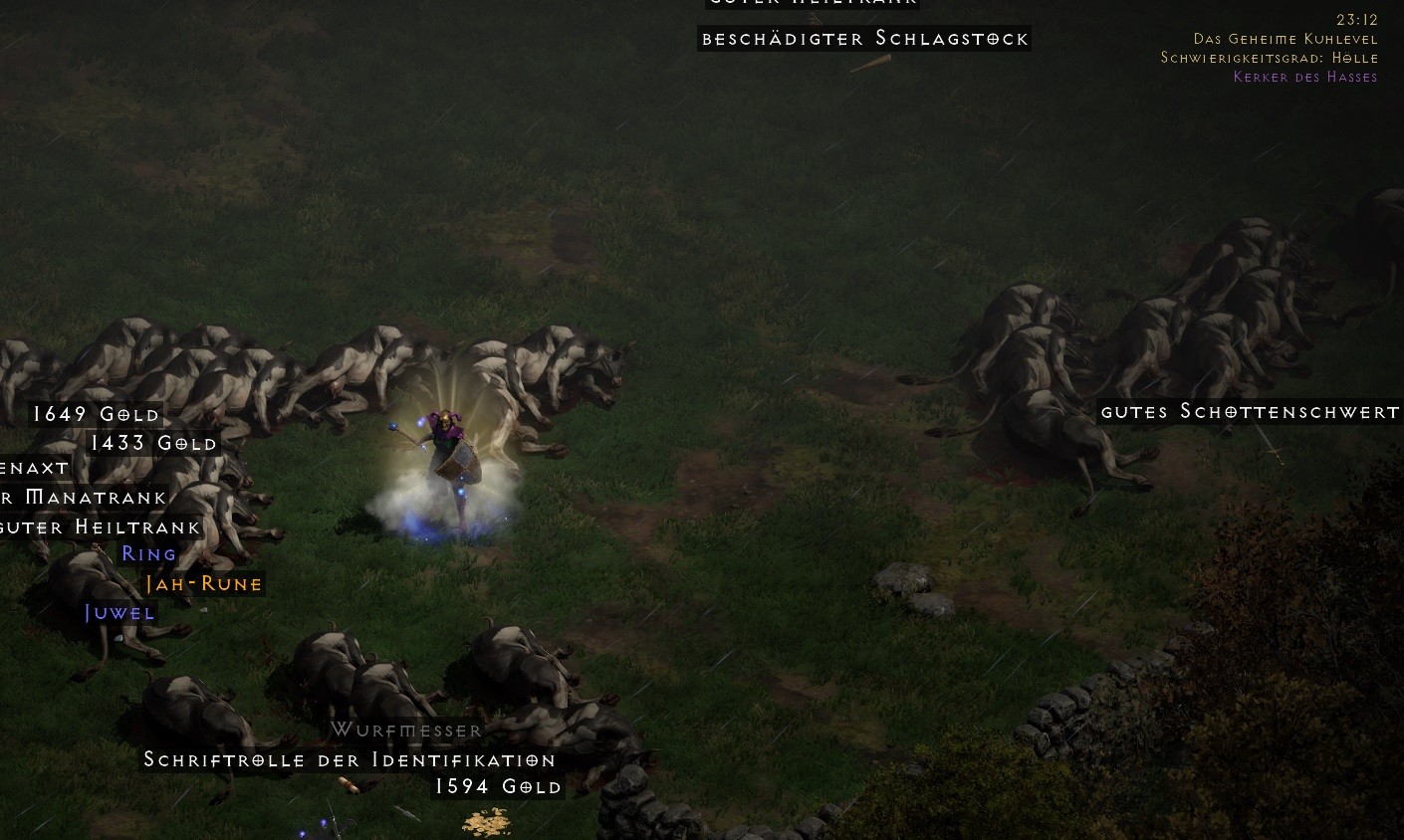This screenshot has height=840, width=1404.
Task: Grab the Schriftrolle der Identifikation
Action: (x=350, y=759)
